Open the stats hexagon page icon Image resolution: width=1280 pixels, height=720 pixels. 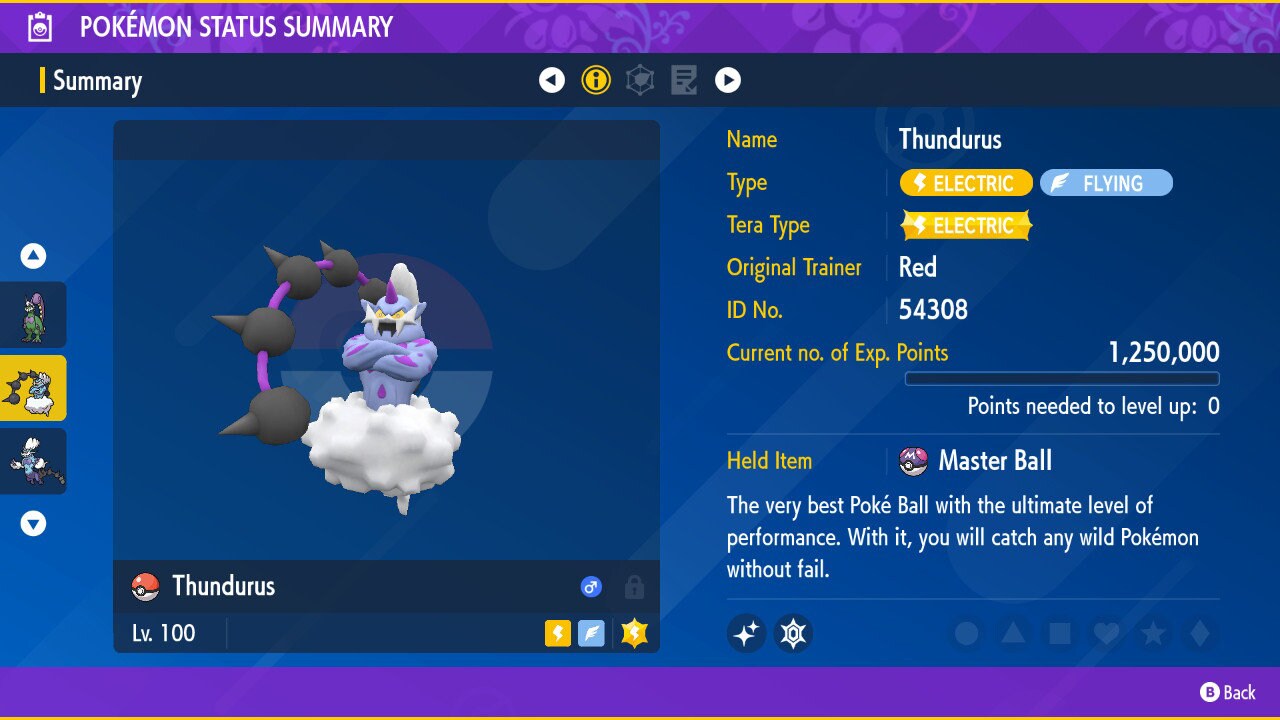(640, 80)
